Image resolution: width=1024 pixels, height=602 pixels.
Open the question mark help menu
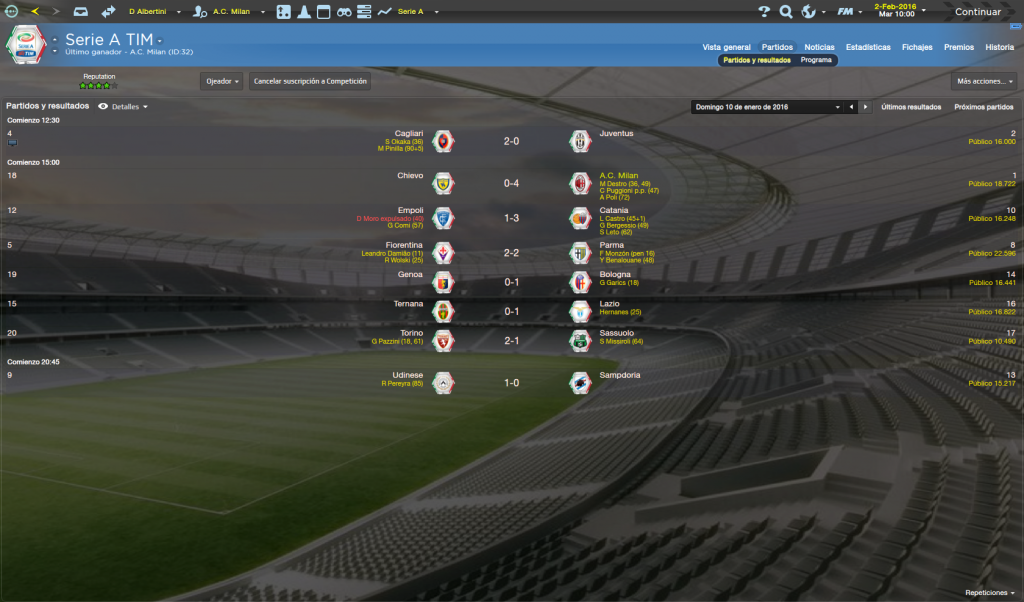pyautogui.click(x=764, y=12)
